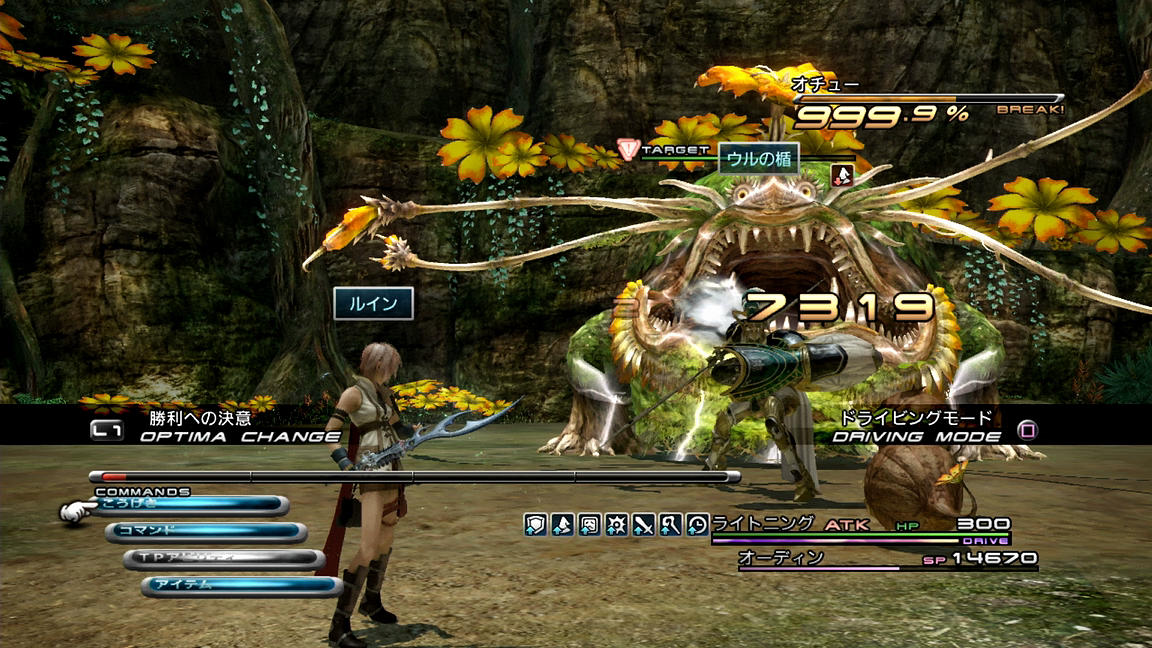Open the アイテム item command
The width and height of the screenshot is (1152, 648).
point(240,586)
